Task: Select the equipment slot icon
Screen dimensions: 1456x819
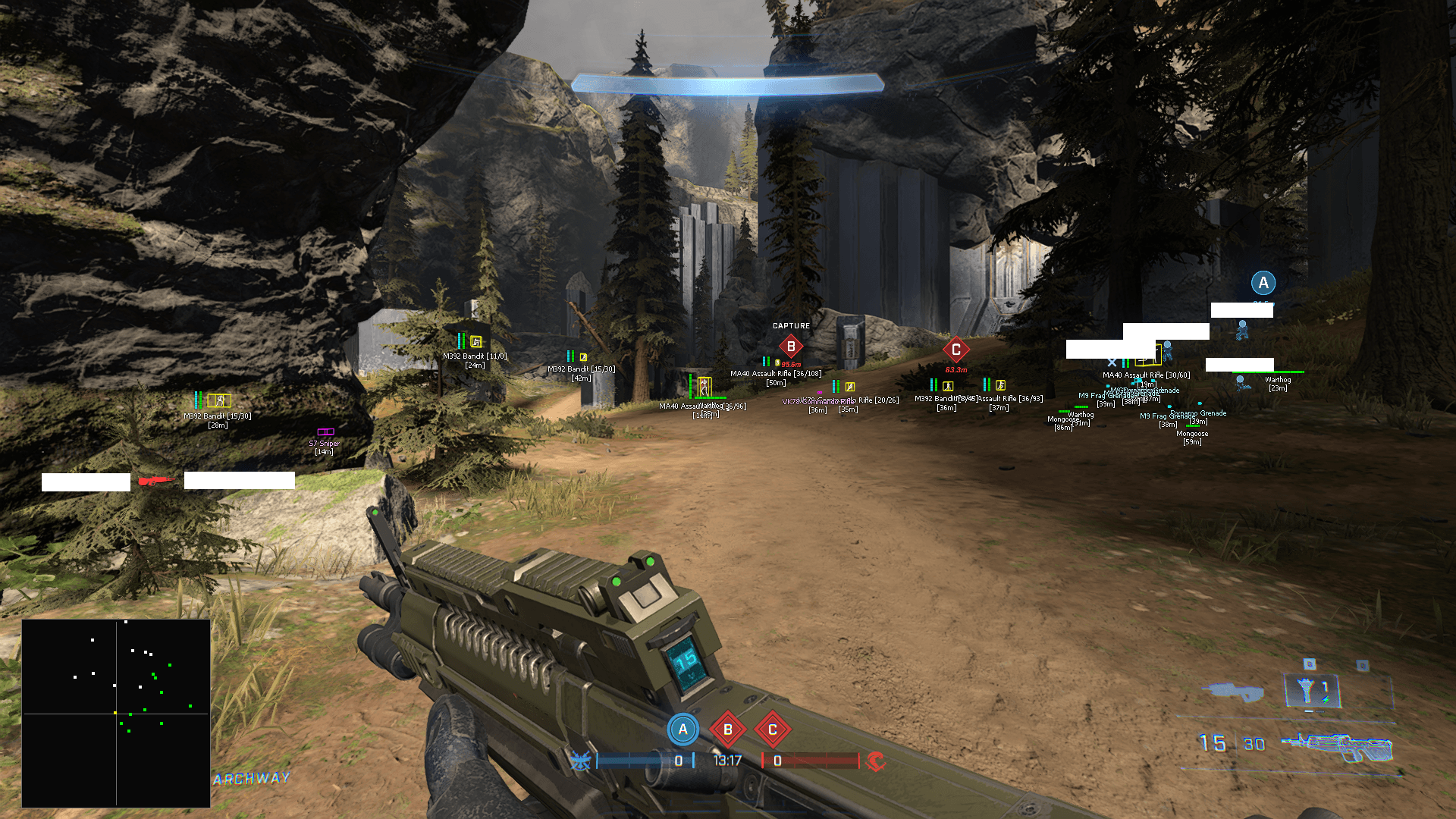Action: click(x=1311, y=690)
